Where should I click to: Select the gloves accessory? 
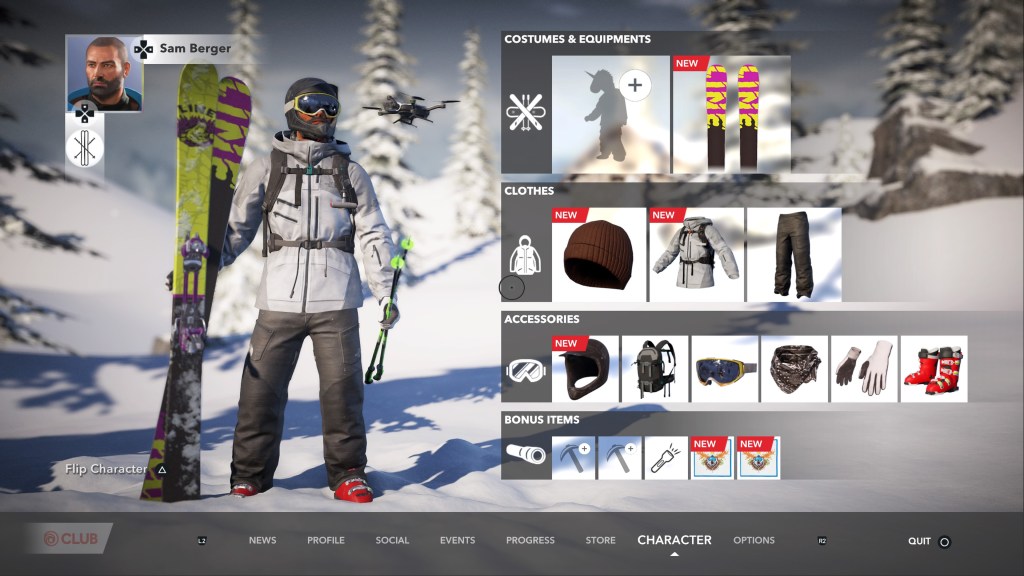click(864, 369)
